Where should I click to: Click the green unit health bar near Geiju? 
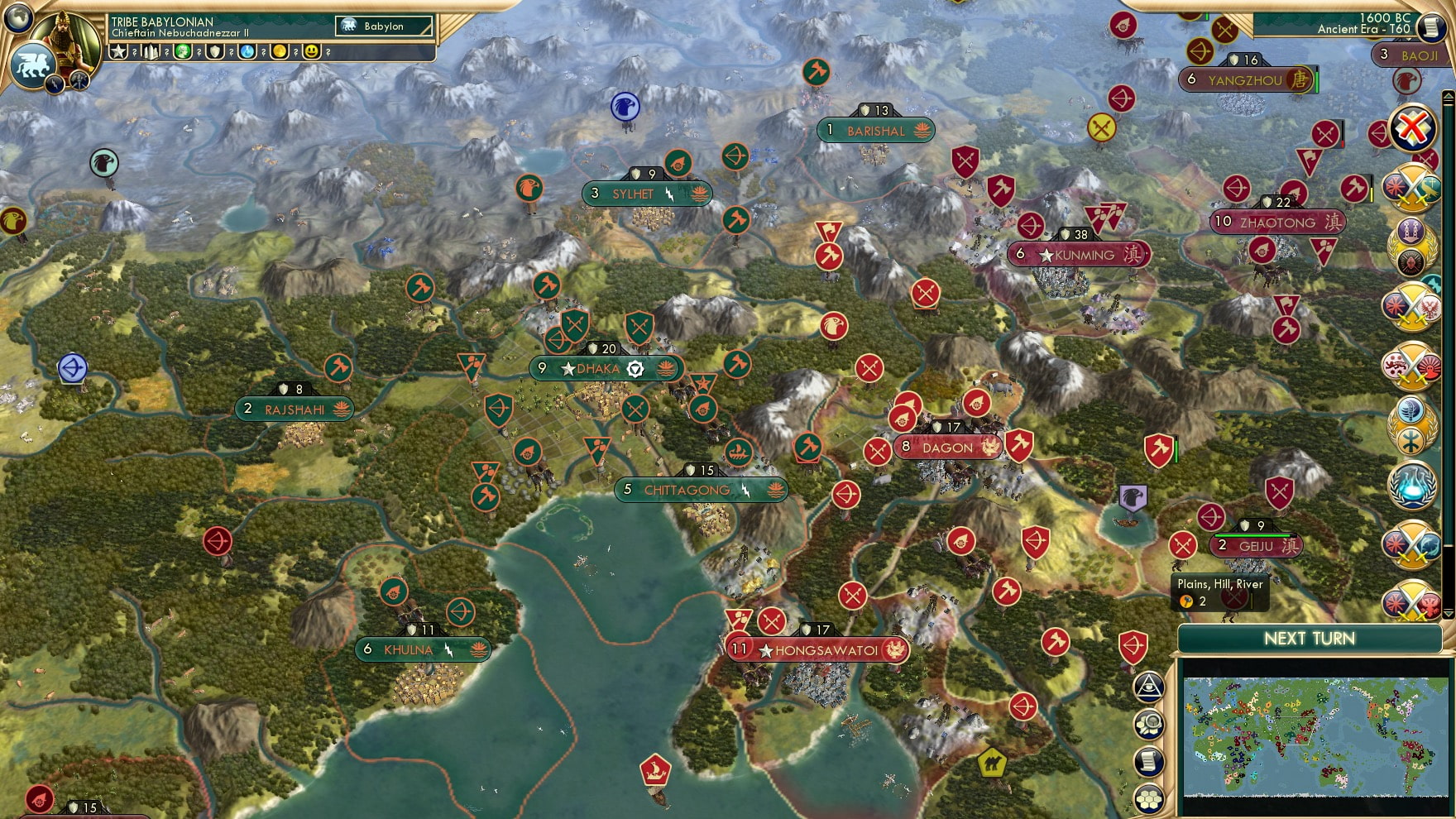1252,535
